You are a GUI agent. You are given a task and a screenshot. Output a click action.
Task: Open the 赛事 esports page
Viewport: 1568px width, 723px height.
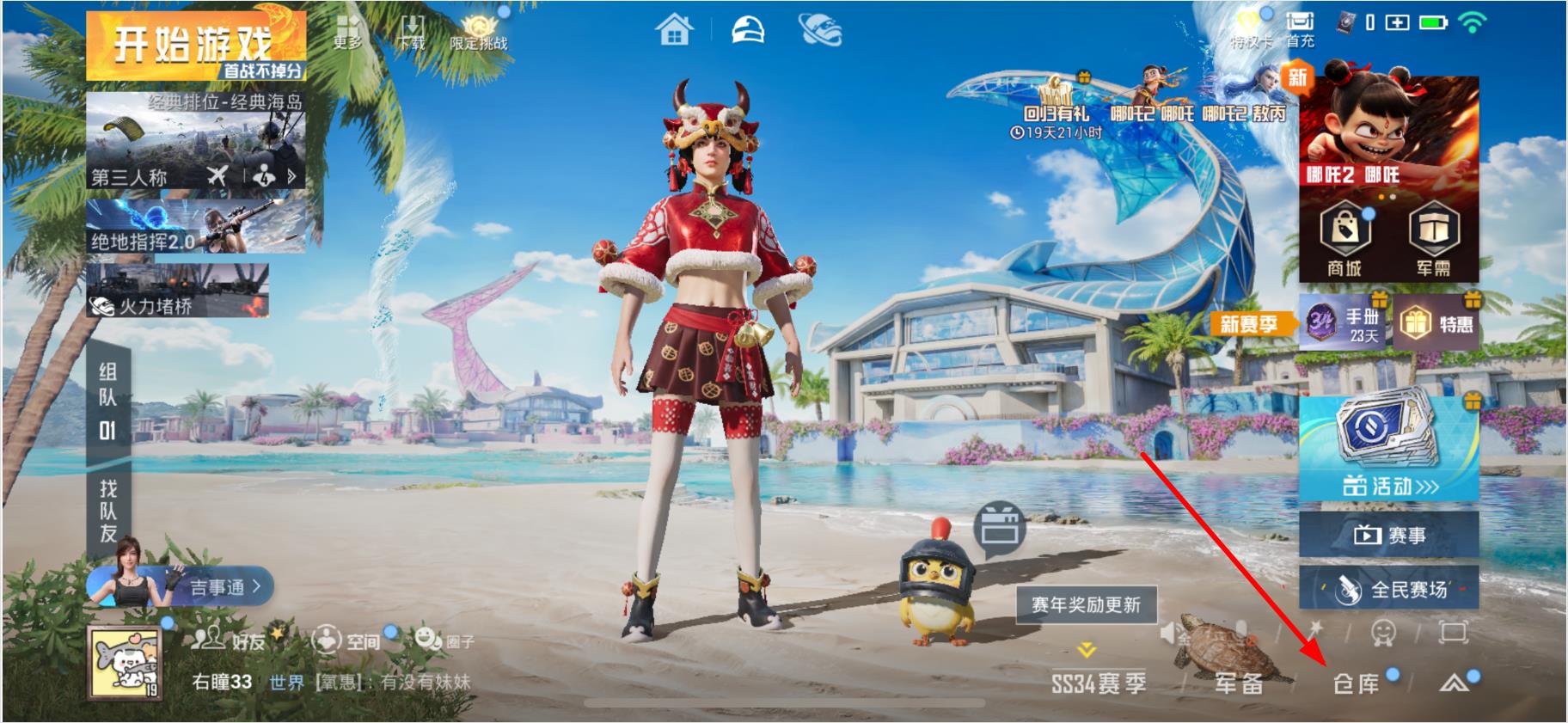coord(1388,536)
